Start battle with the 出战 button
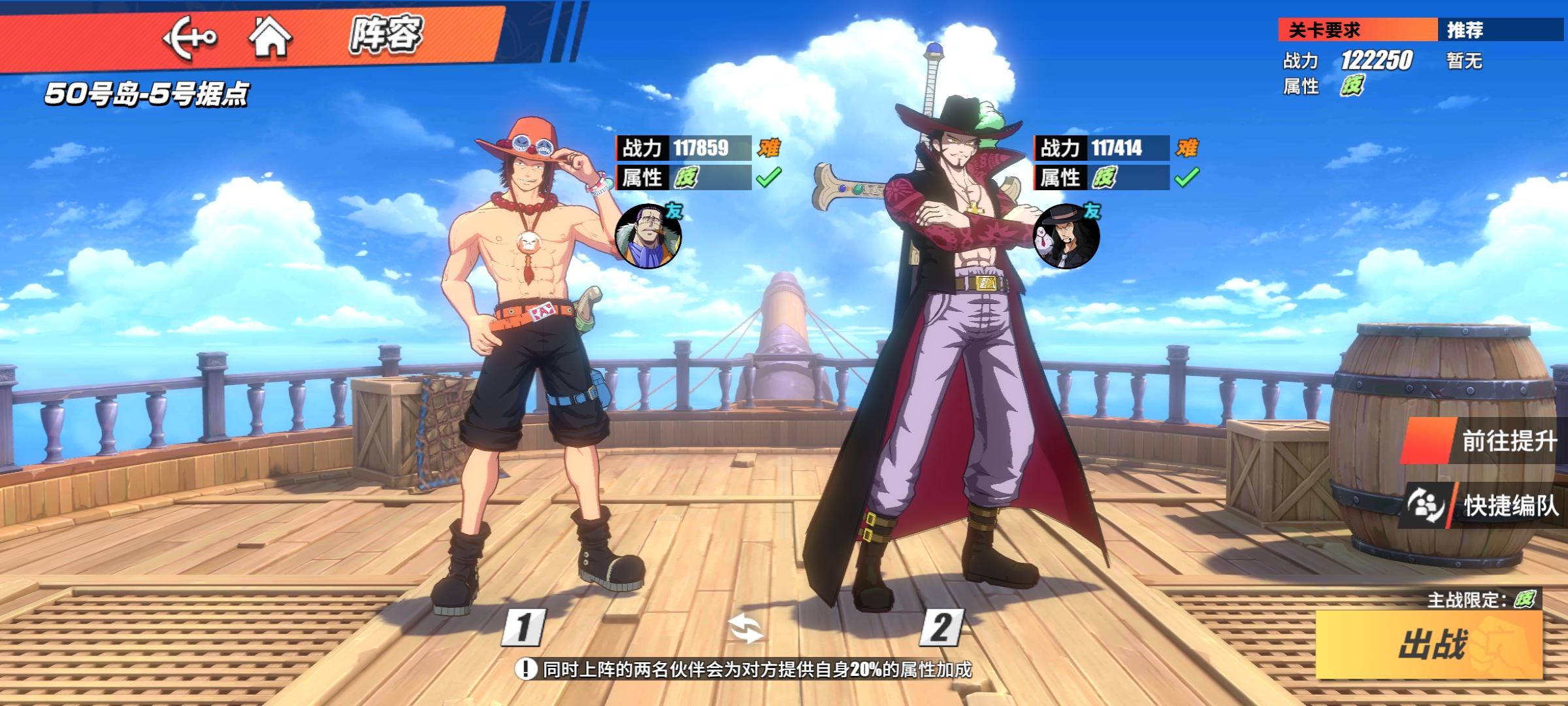This screenshot has height=706, width=1568. pos(1429,644)
